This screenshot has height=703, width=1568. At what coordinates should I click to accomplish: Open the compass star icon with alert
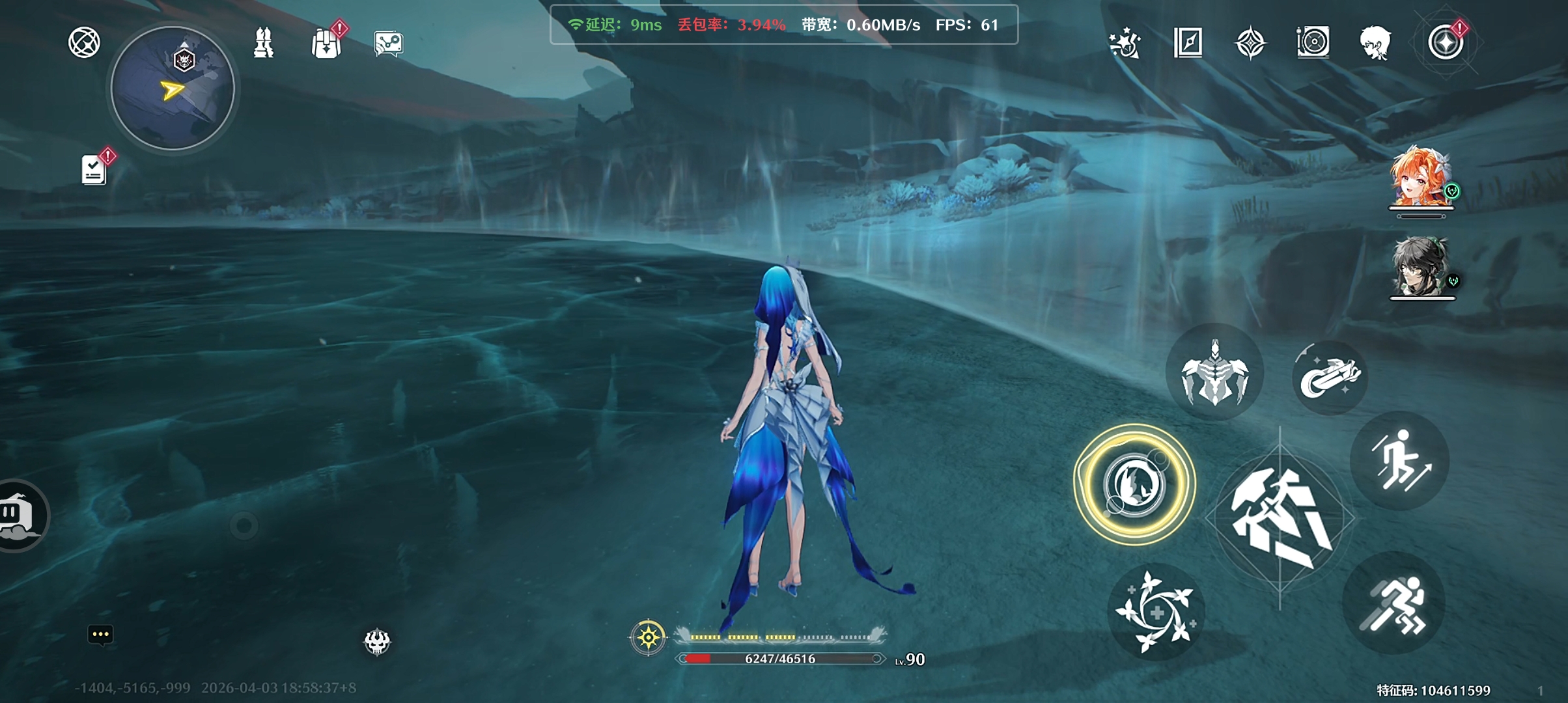tap(1446, 43)
